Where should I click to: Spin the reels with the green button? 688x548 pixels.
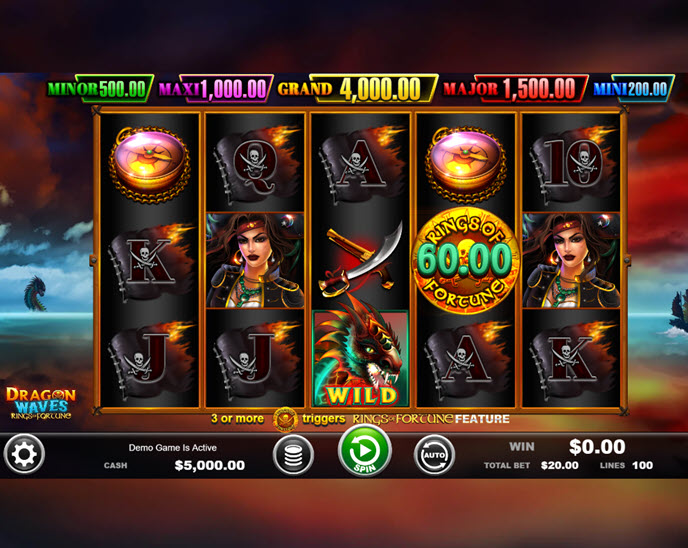(x=363, y=451)
